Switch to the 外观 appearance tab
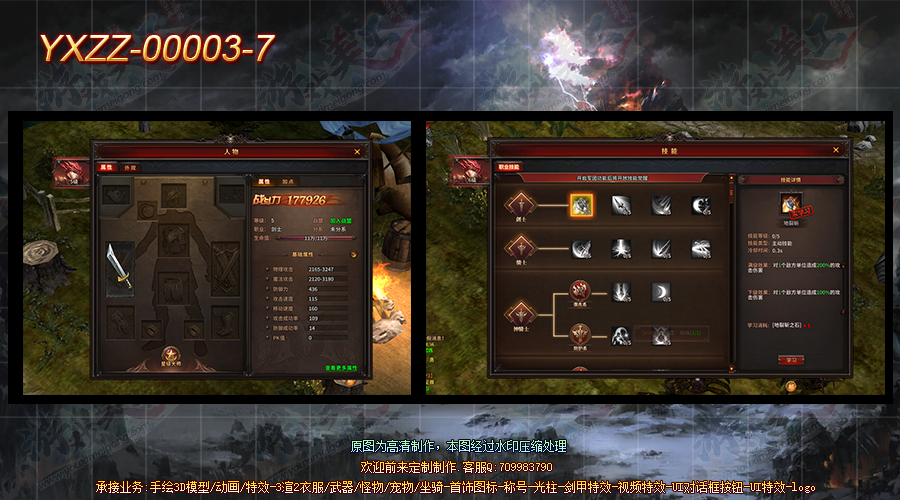Viewport: 900px width, 500px height. (x=130, y=168)
